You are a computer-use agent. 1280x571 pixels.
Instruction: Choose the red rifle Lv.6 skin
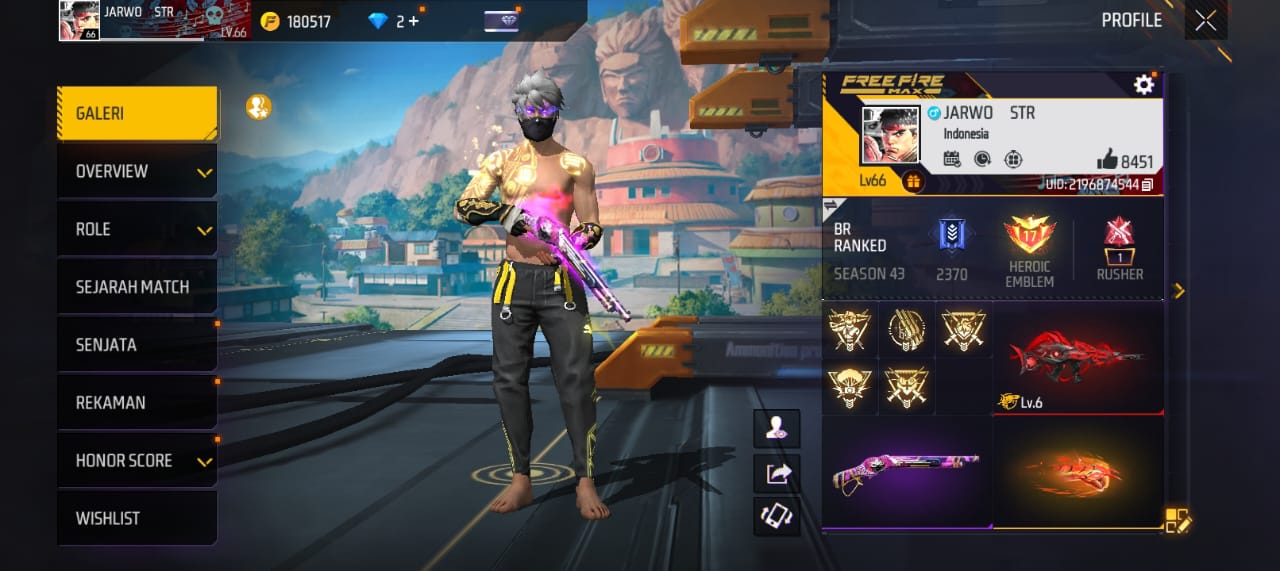(1078, 357)
